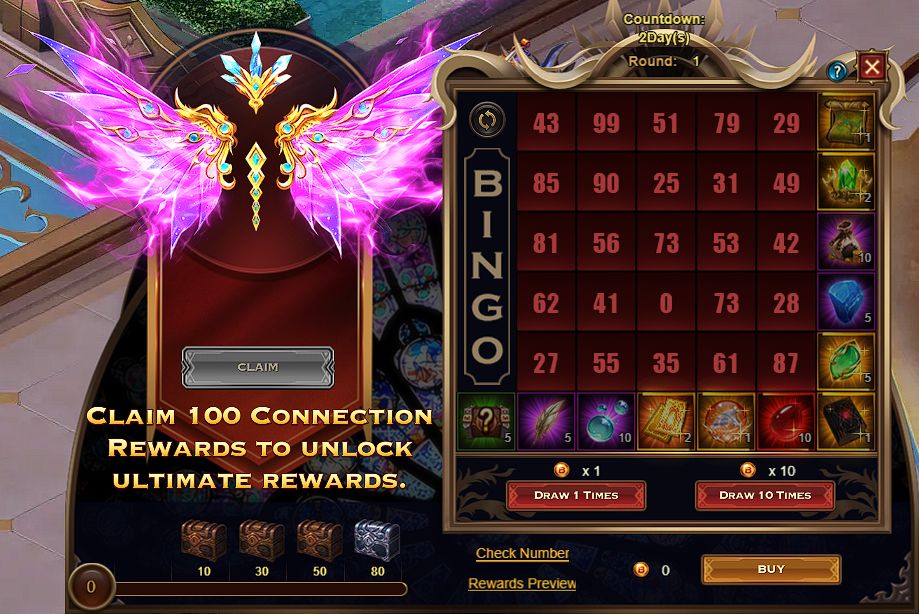Select the center bingo tile showing 0
The width and height of the screenshot is (919, 614).
pyautogui.click(x=666, y=302)
